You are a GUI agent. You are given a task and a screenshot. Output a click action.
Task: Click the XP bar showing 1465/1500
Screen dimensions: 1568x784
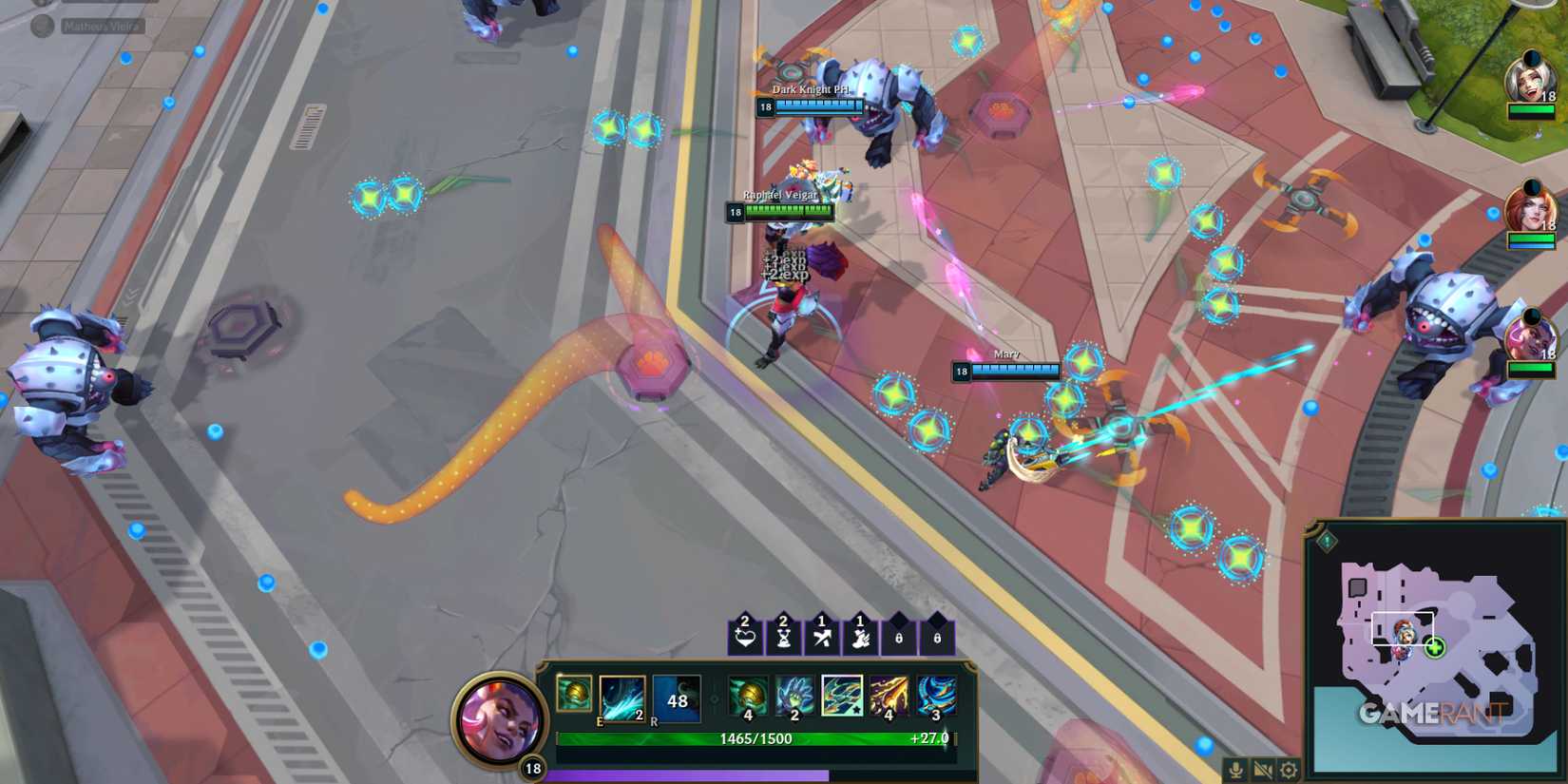[x=755, y=738]
